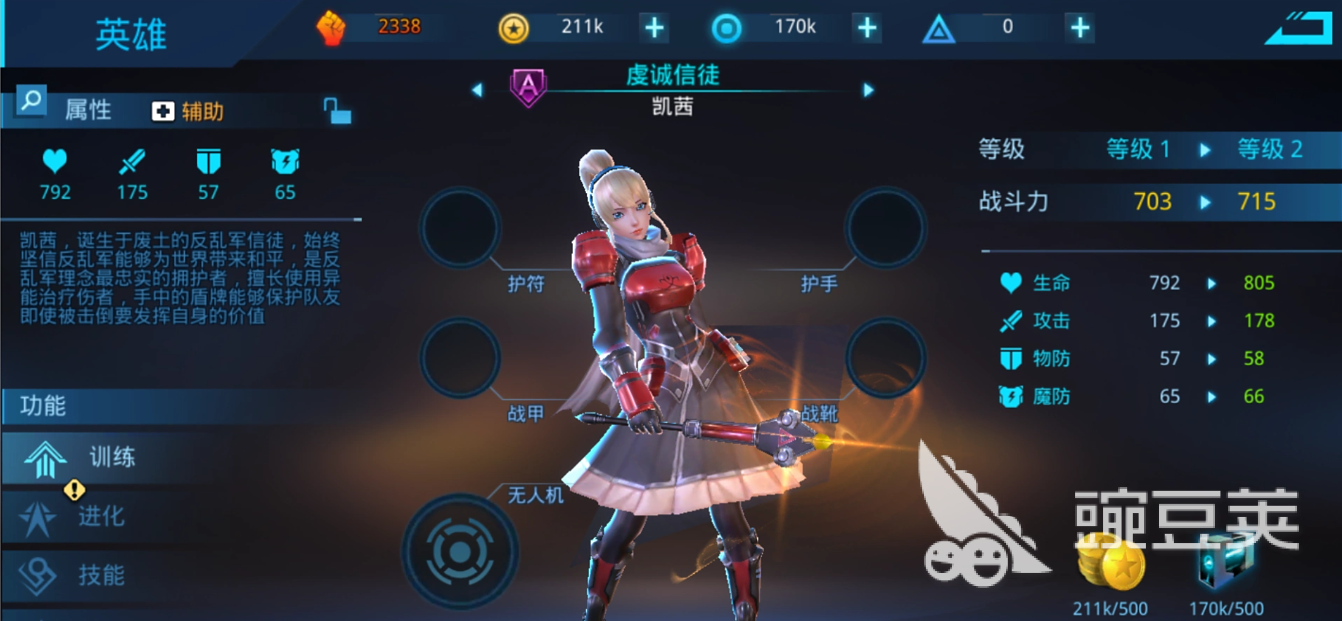Image resolution: width=1342 pixels, height=621 pixels.
Task: Choose the 战靴 boots equipment slot
Action: pyautogui.click(x=885, y=357)
